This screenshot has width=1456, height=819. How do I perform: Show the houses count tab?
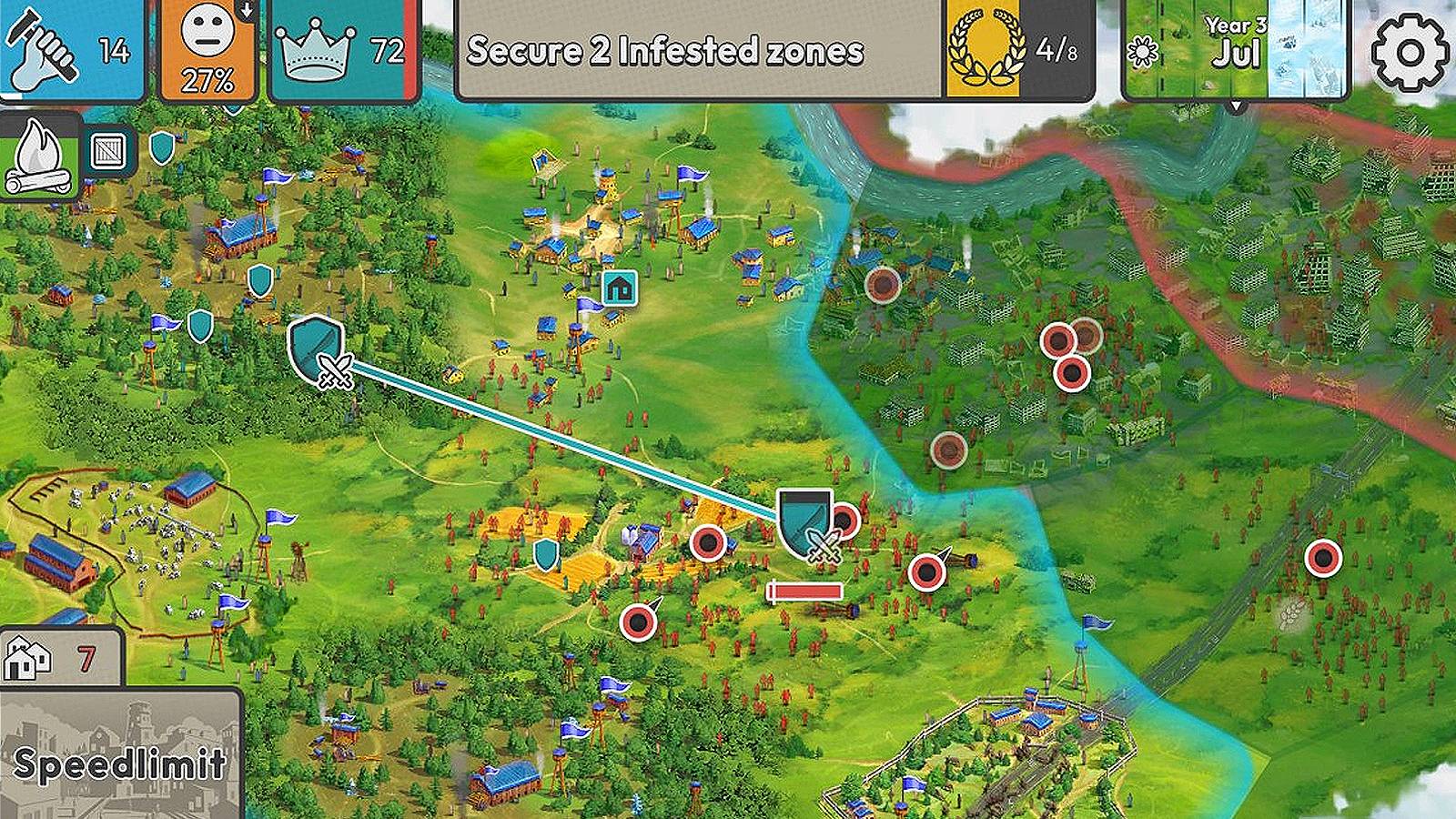[x=60, y=657]
